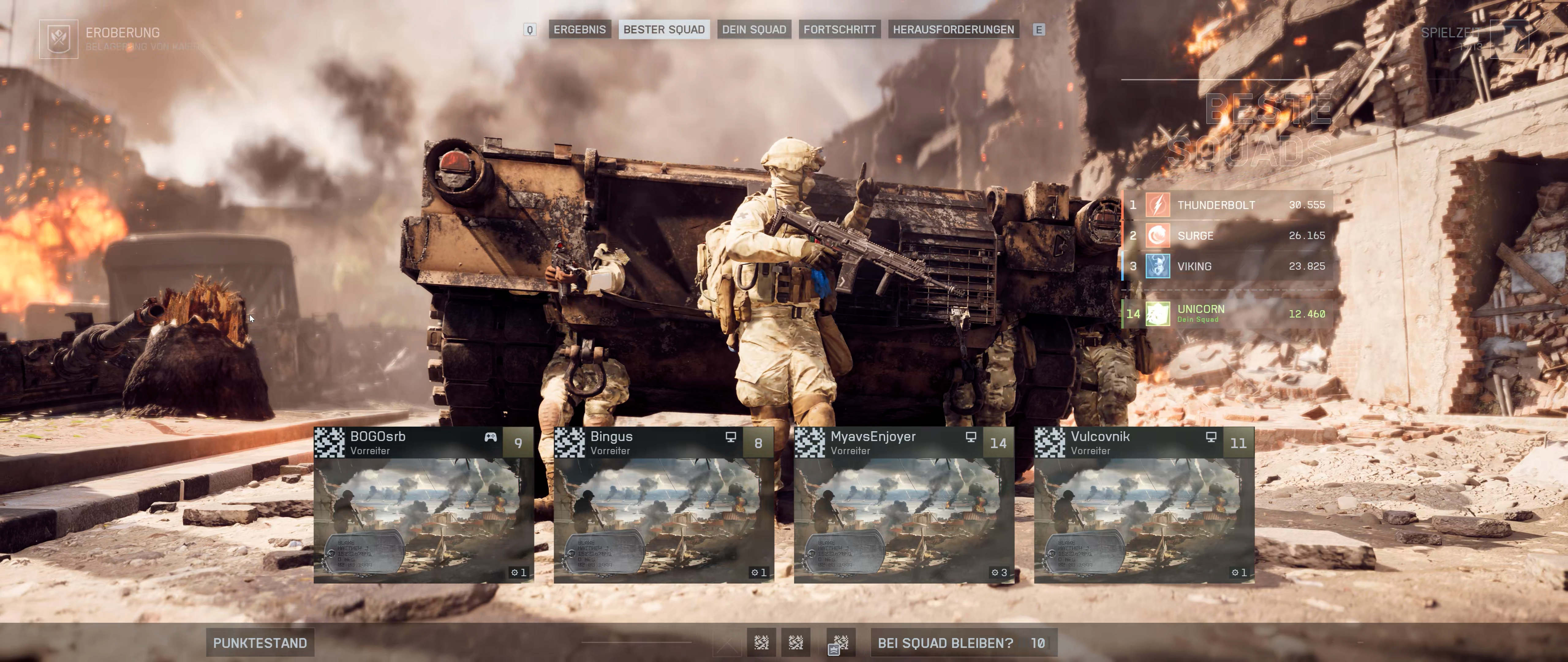Select Bingus's player card
1568x662 pixels.
pyautogui.click(x=663, y=504)
